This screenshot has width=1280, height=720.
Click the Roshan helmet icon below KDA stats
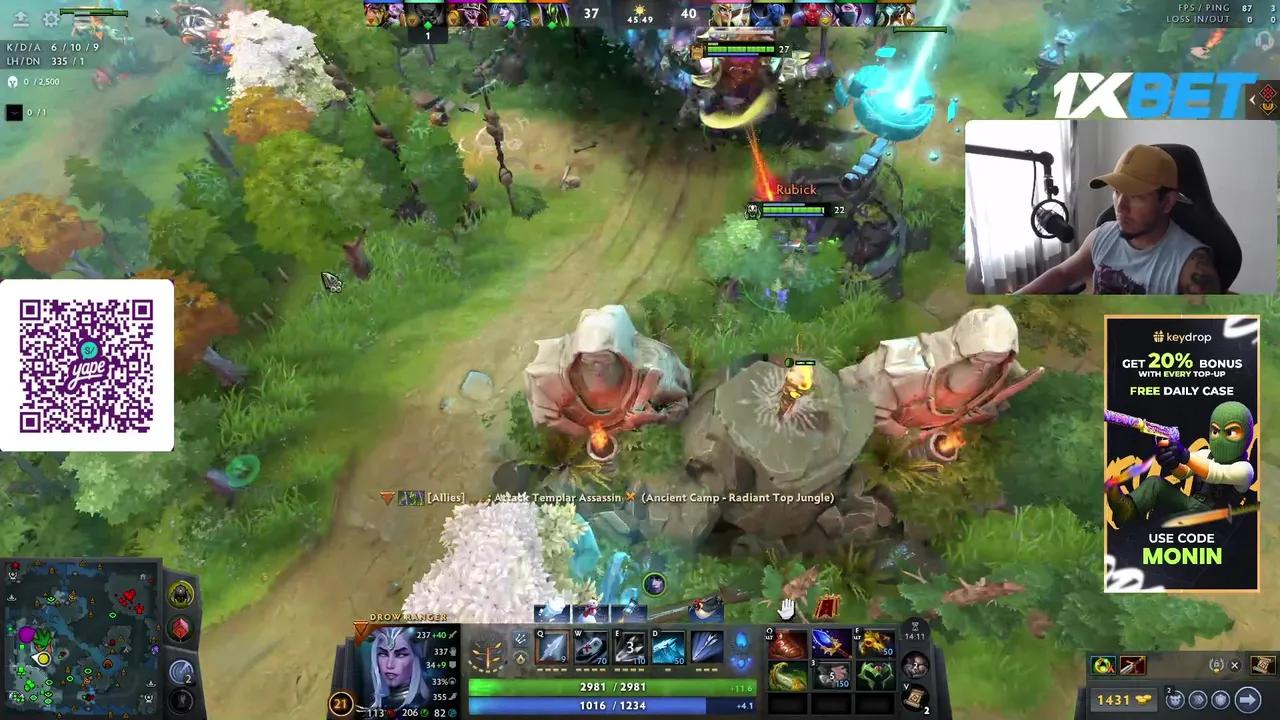click(13, 82)
